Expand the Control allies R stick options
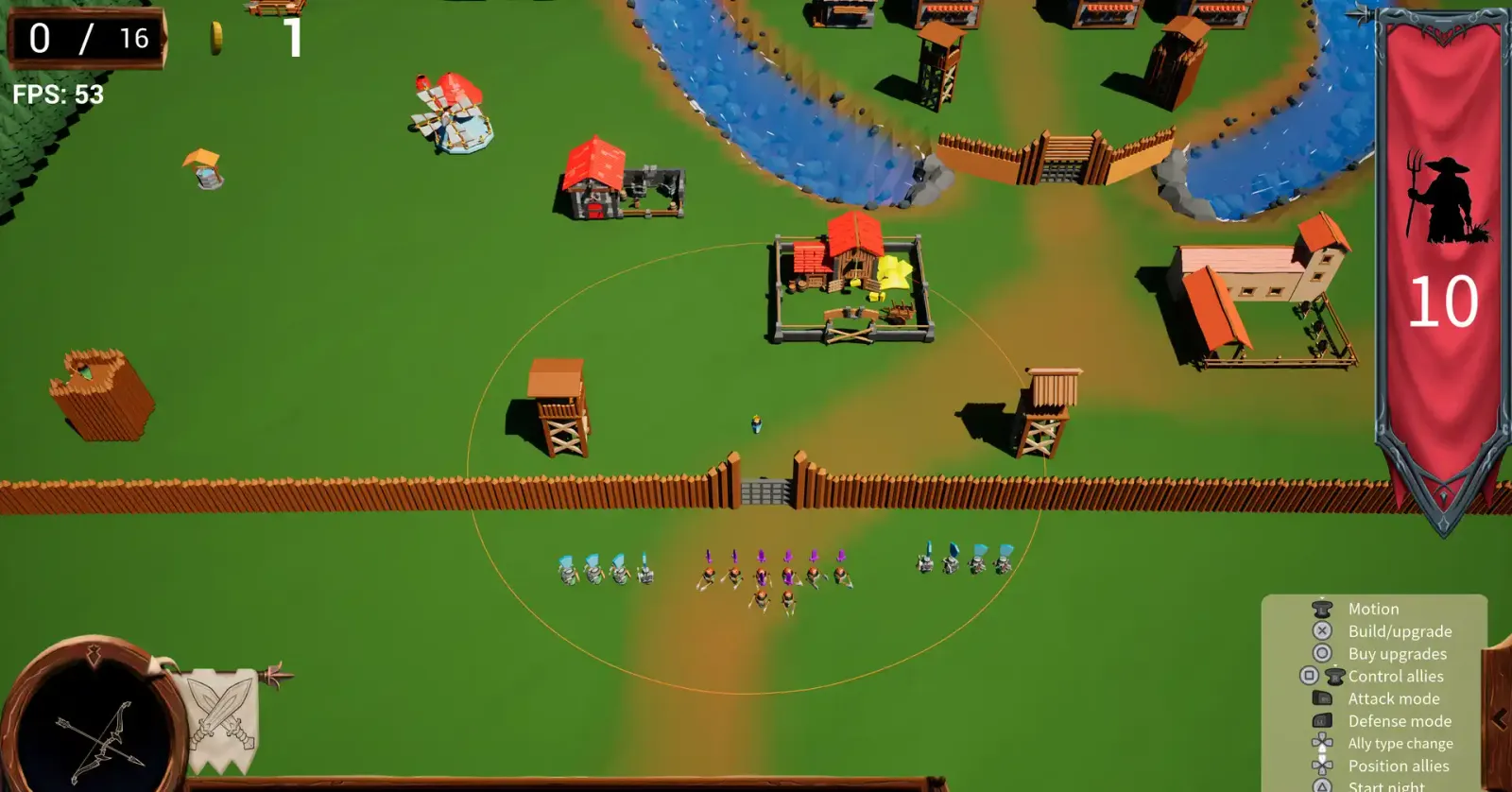 click(1333, 676)
